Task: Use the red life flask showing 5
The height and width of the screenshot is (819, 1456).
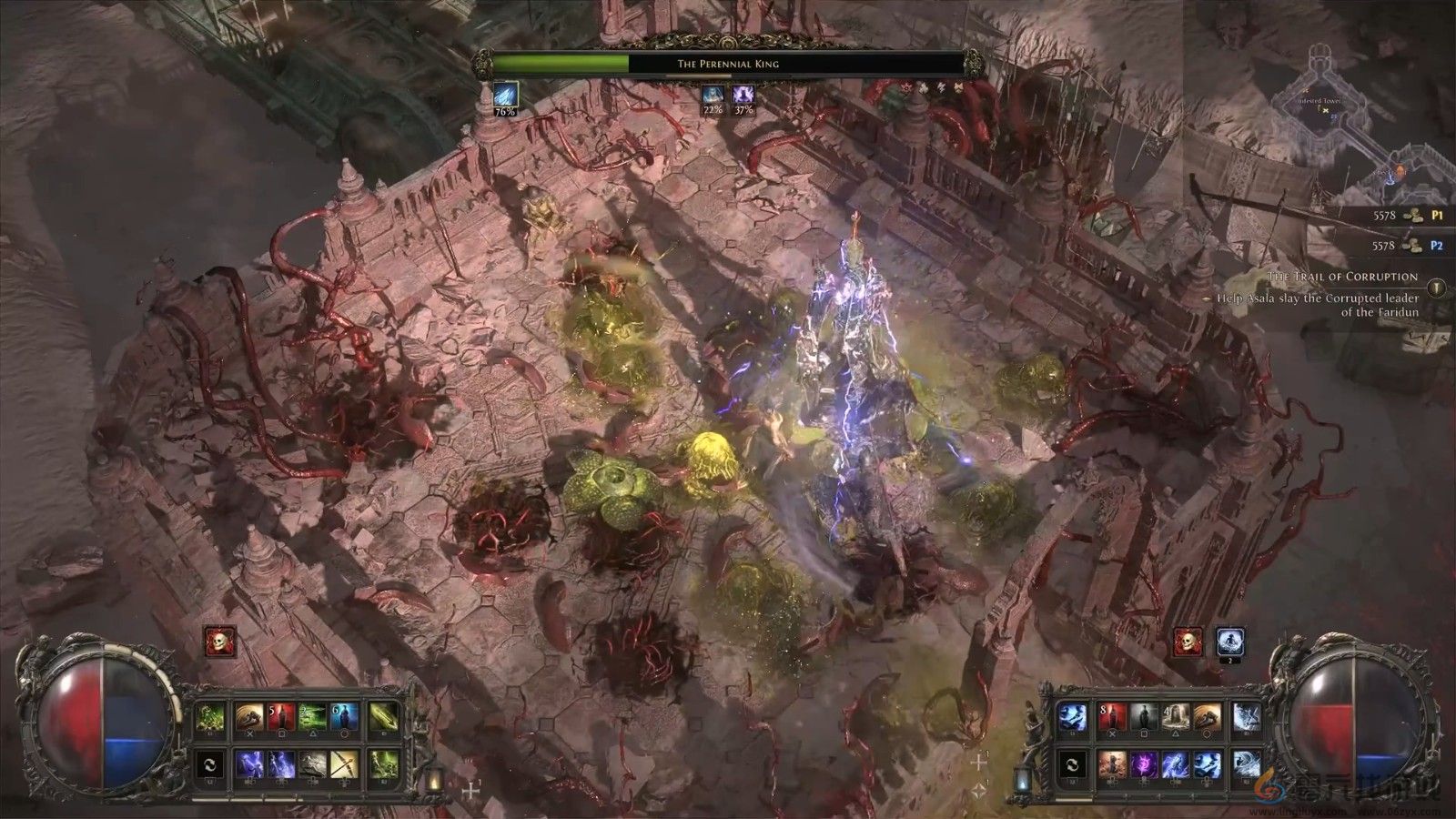Action: point(280,718)
